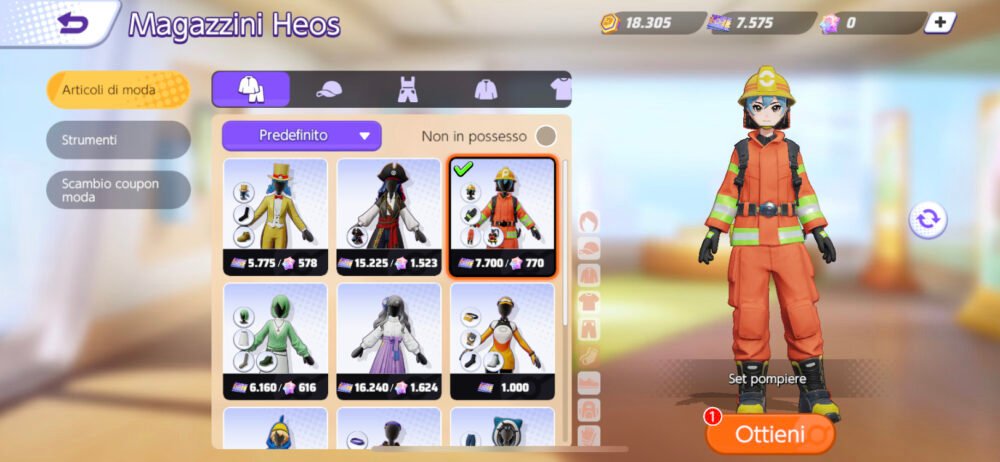Tap the Ottieni button to obtain the set
The width and height of the screenshot is (1000, 462).
(770, 434)
